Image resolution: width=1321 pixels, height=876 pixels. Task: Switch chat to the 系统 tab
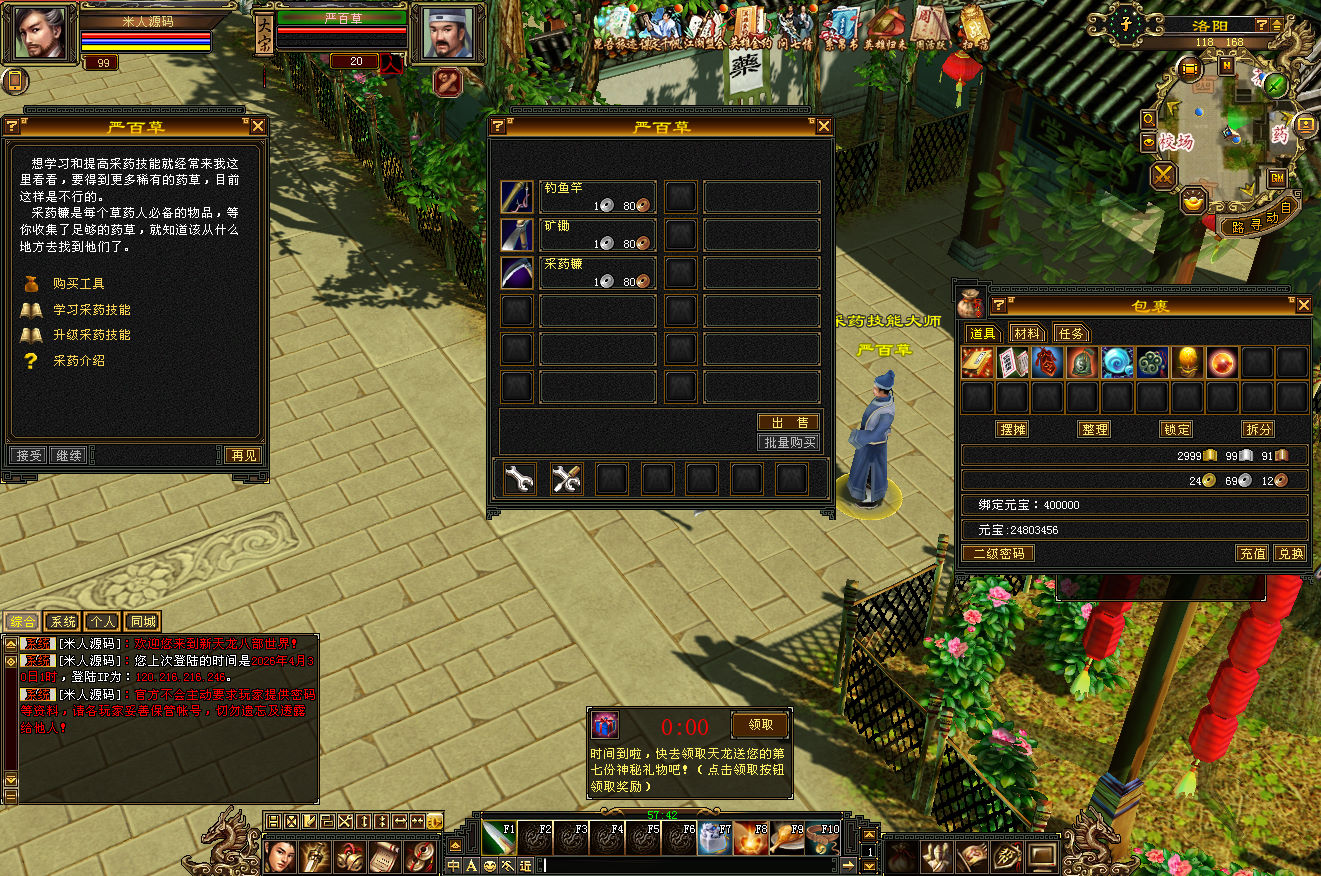pyautogui.click(x=62, y=622)
